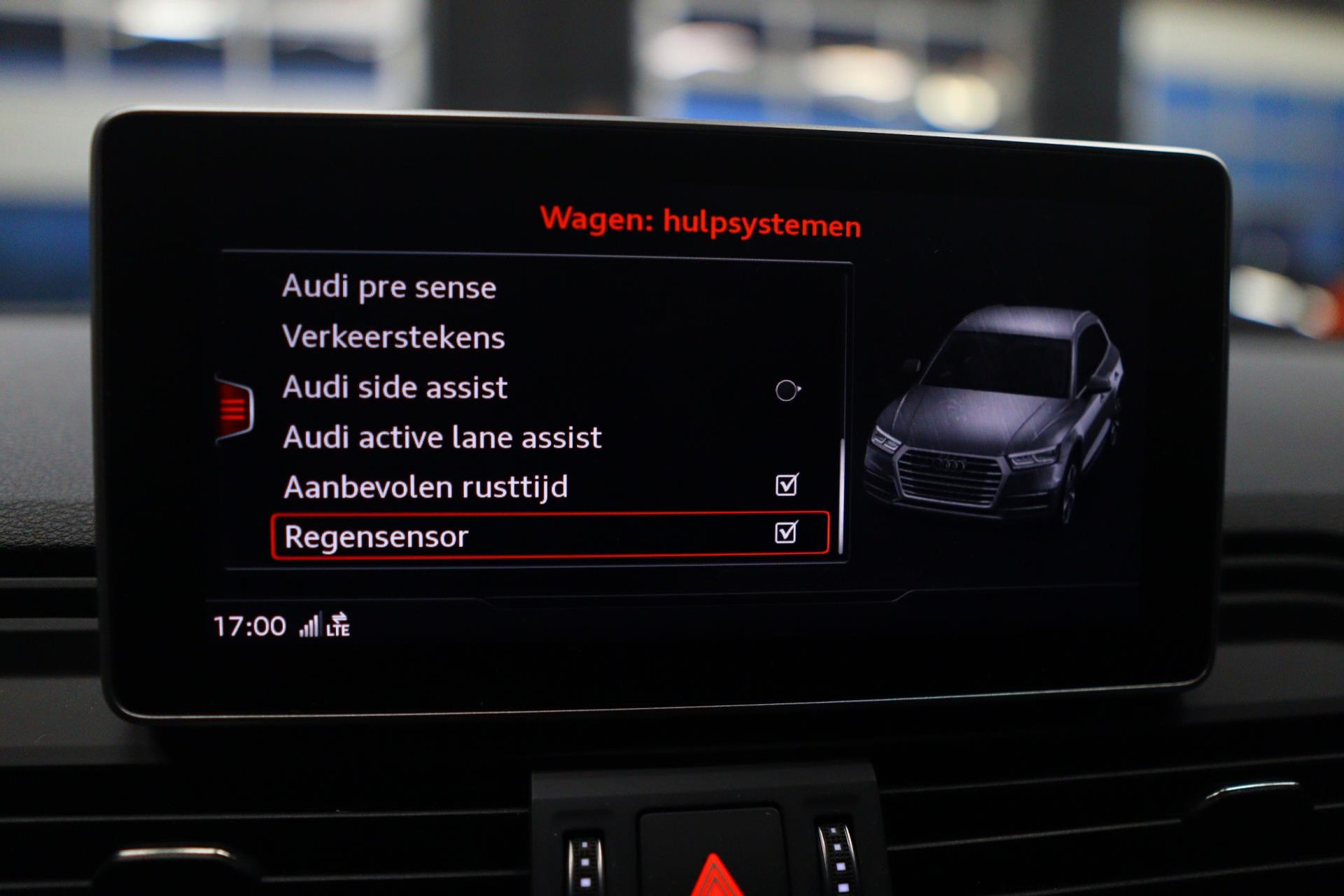Screen dimensions: 1344x896
Task: Open the Audi pre sense entry
Action: (389, 287)
